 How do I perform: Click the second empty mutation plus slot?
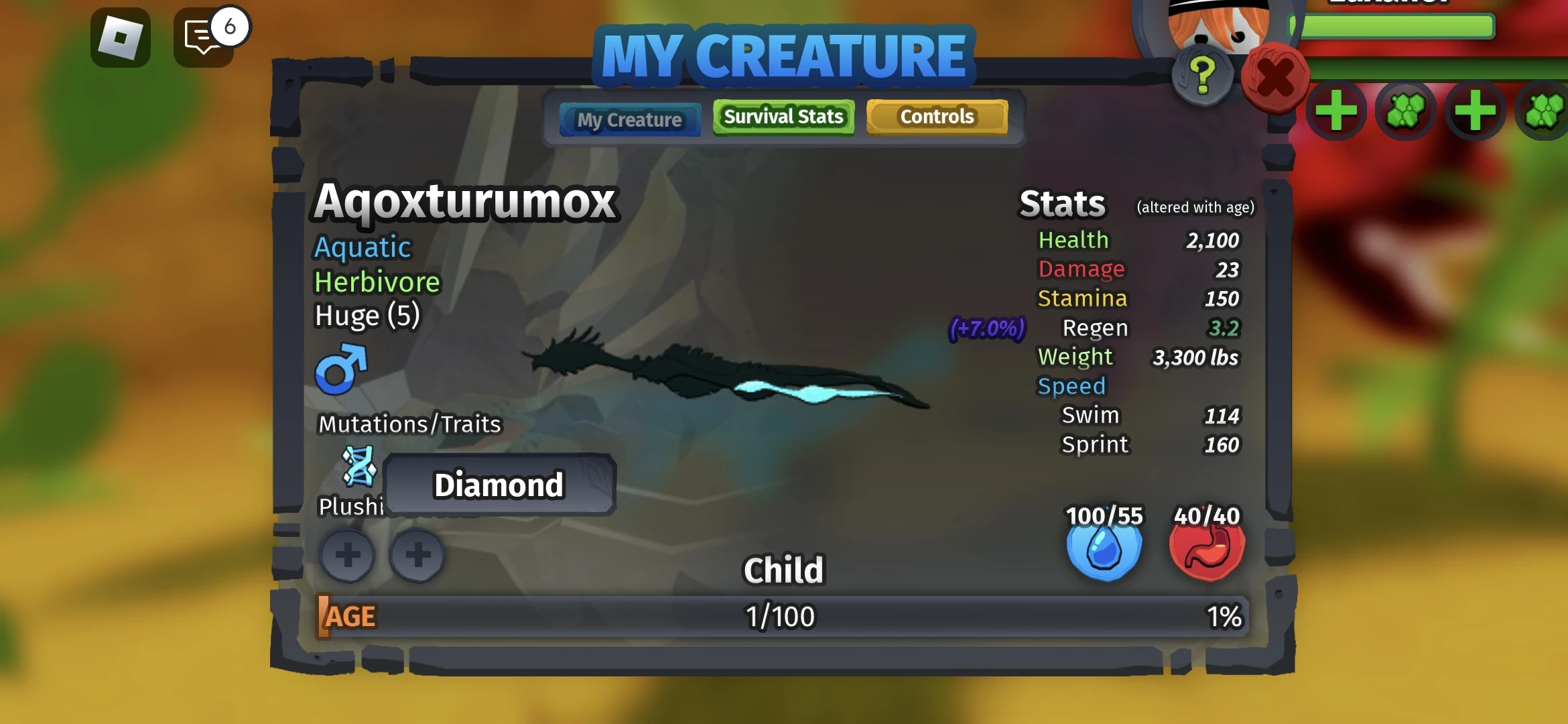coord(417,555)
